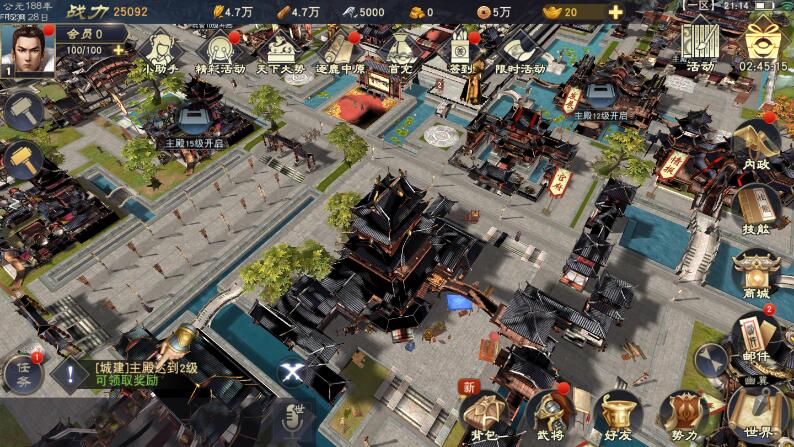The image size is (794, 447).
Task: Open the 活动 activity menu
Action: pyautogui.click(x=701, y=46)
